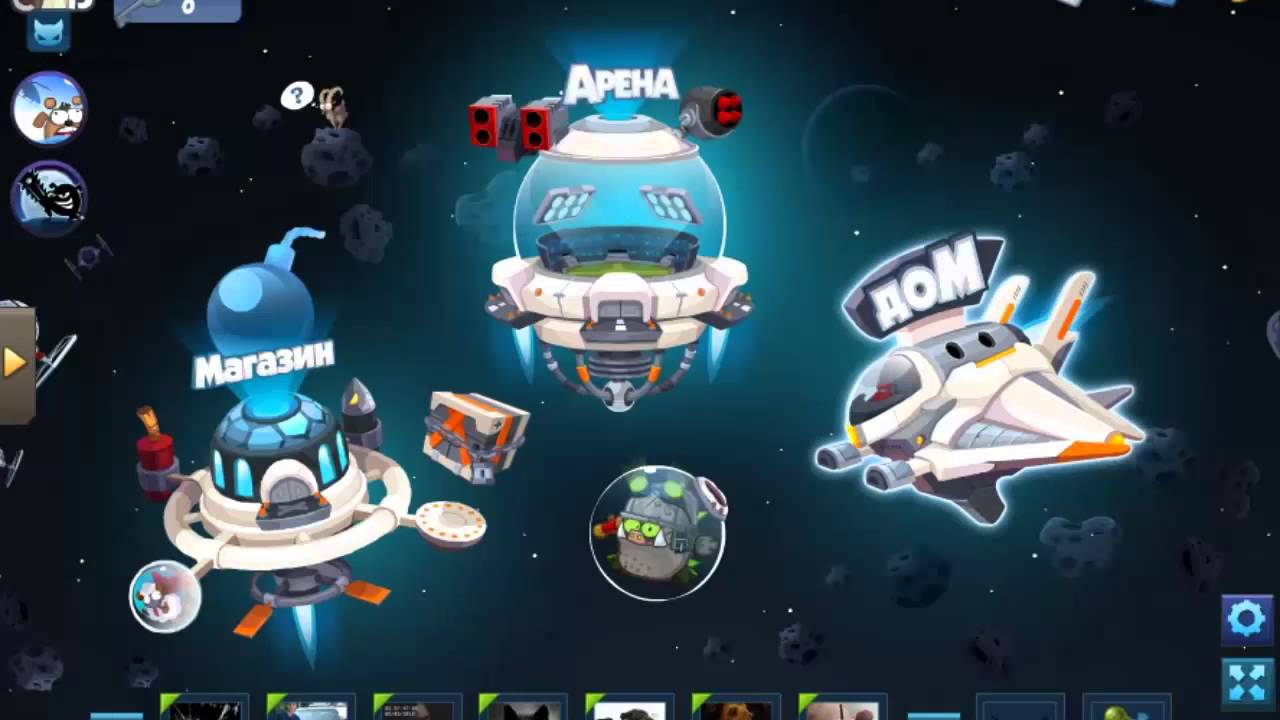This screenshot has width=1280, height=720.
Task: Tap the armored pig in bubble
Action: pyautogui.click(x=657, y=532)
